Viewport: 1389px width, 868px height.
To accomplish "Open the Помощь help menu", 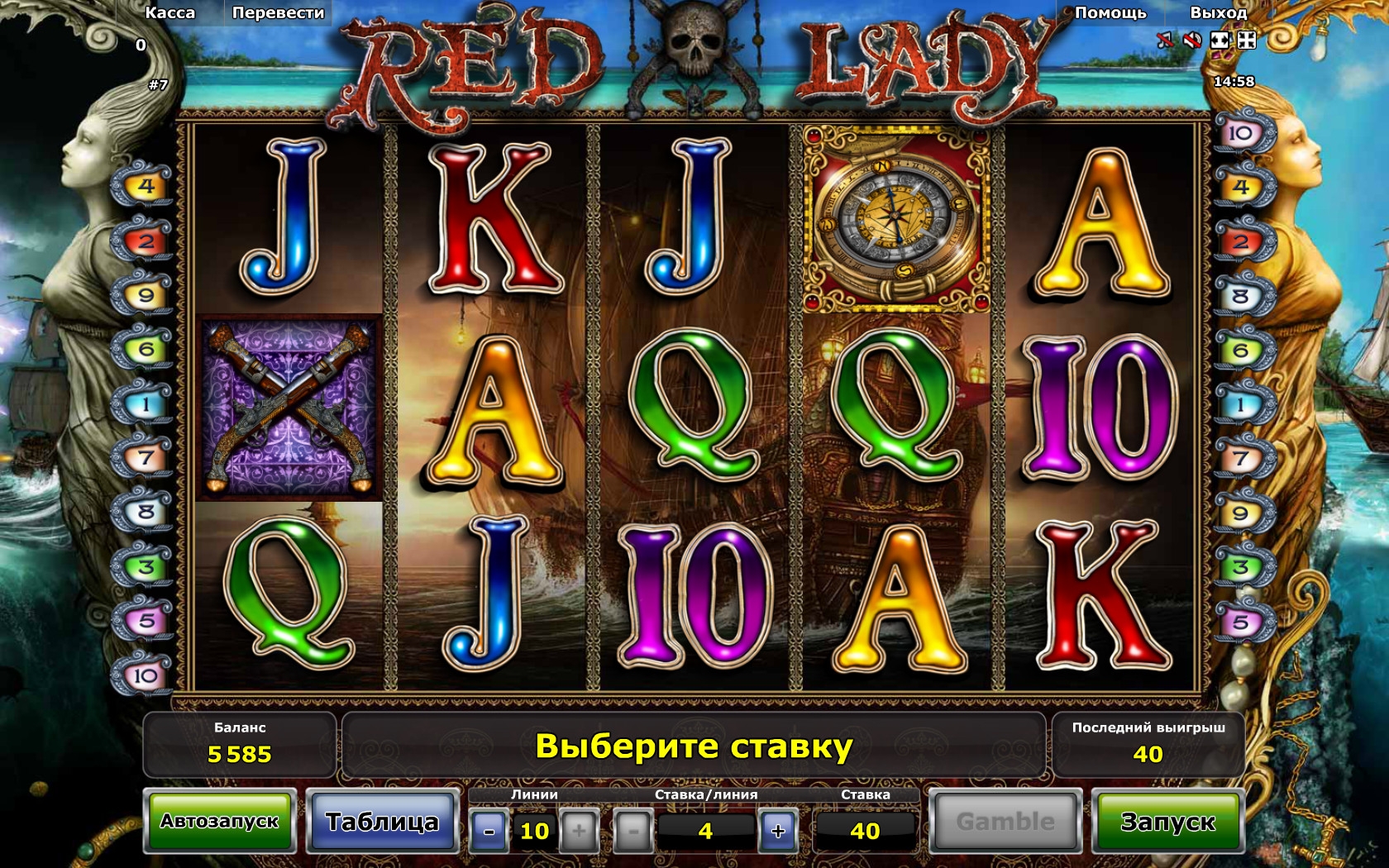I will pos(1110,12).
